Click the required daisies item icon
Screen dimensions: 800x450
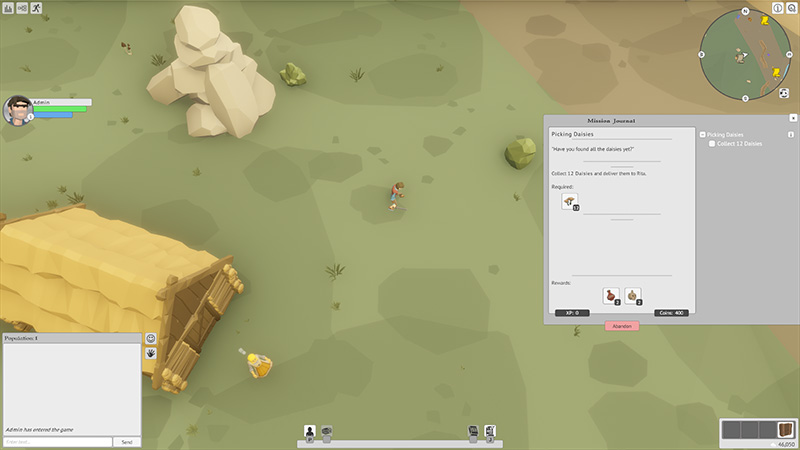pos(570,202)
